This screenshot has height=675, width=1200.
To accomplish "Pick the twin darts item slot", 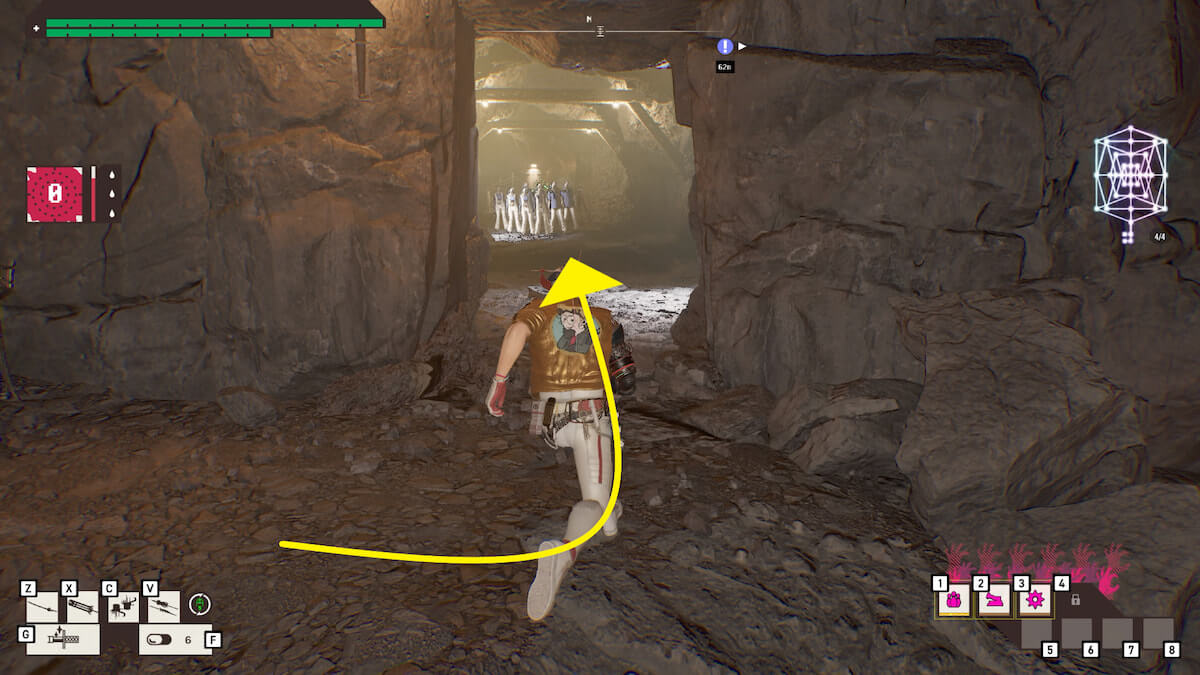I will coord(164,607).
